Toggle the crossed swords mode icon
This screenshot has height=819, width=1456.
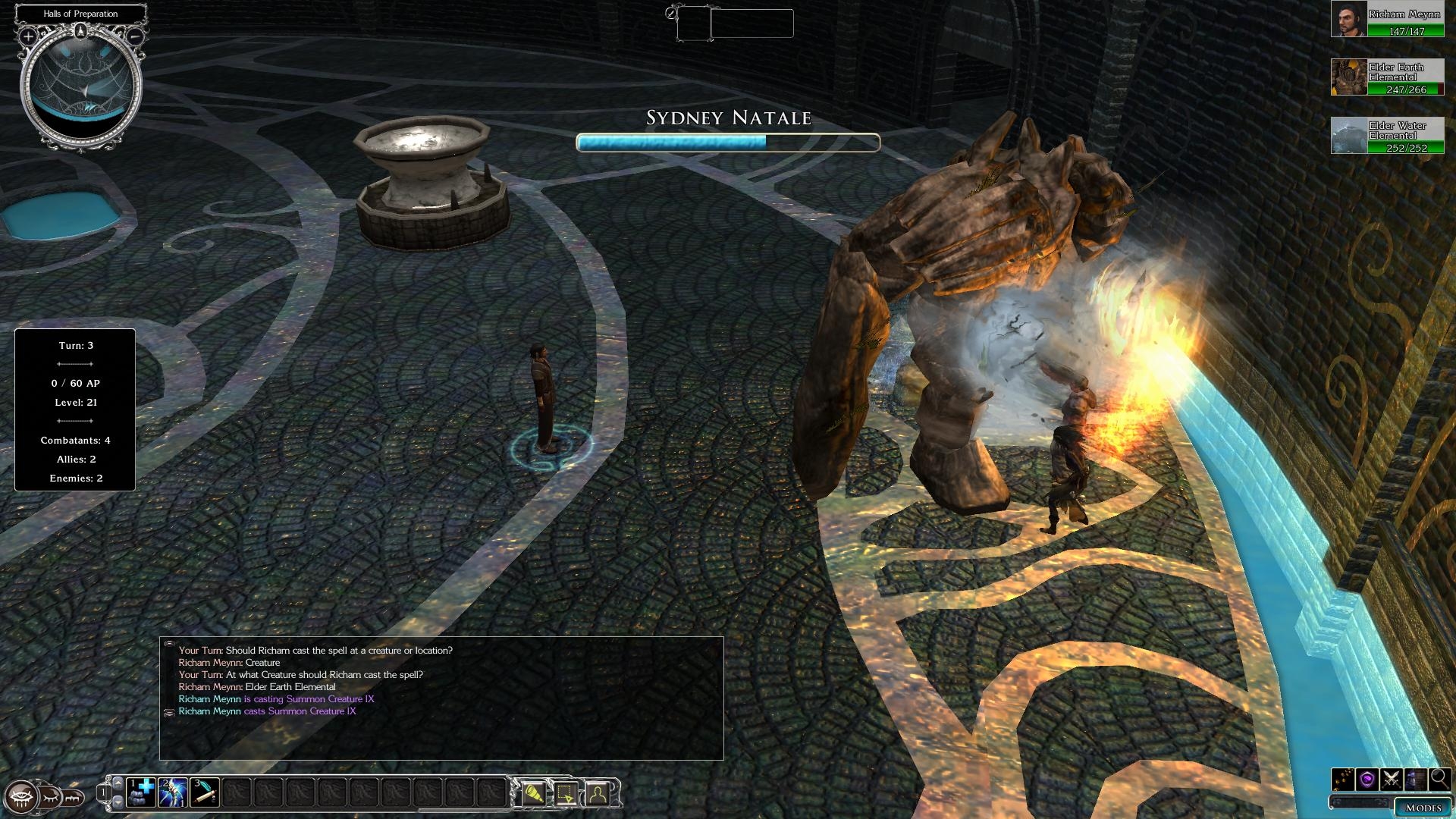(x=1391, y=779)
